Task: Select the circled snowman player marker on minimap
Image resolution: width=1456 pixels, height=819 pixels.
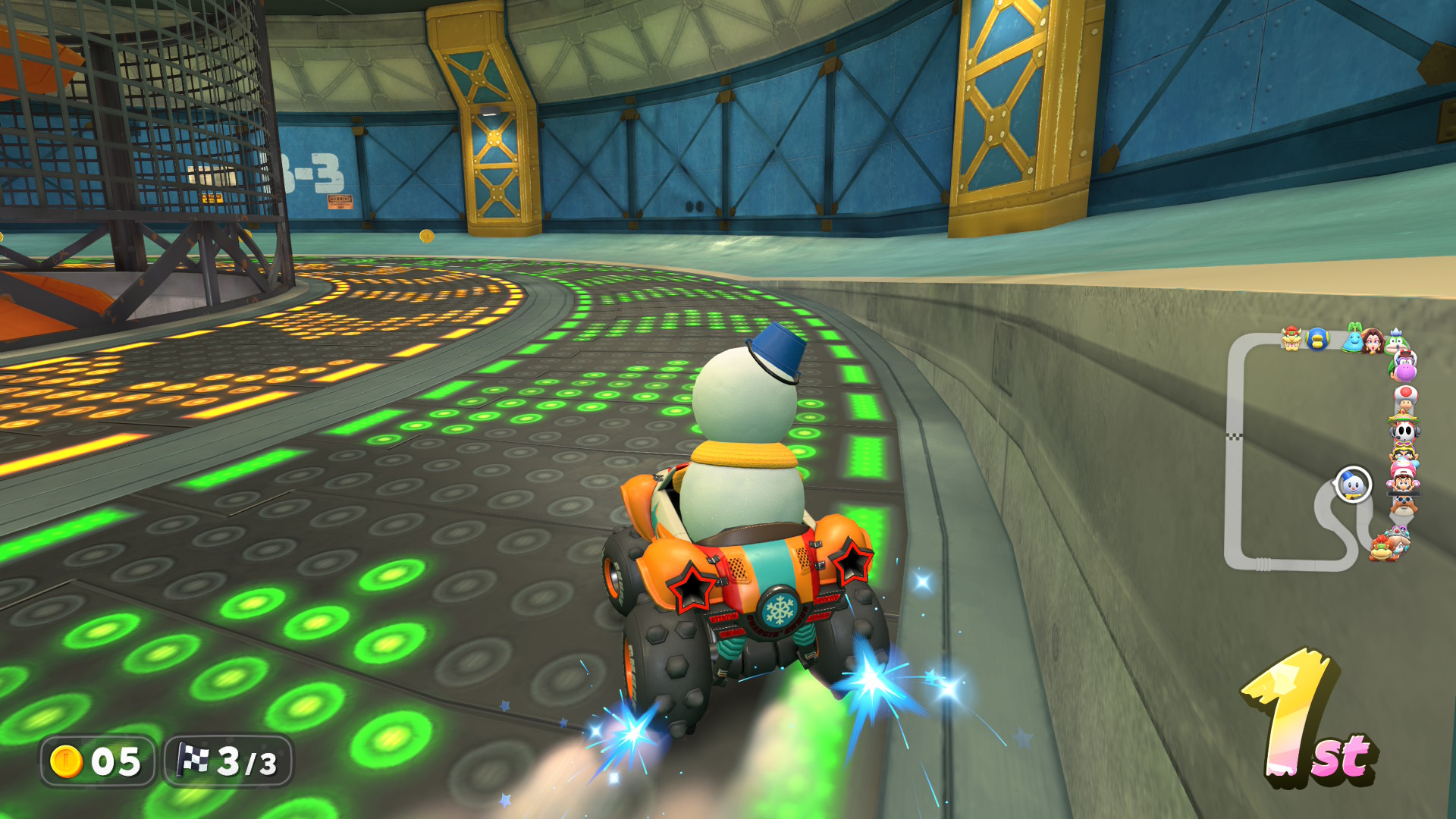Action: pyautogui.click(x=1352, y=484)
